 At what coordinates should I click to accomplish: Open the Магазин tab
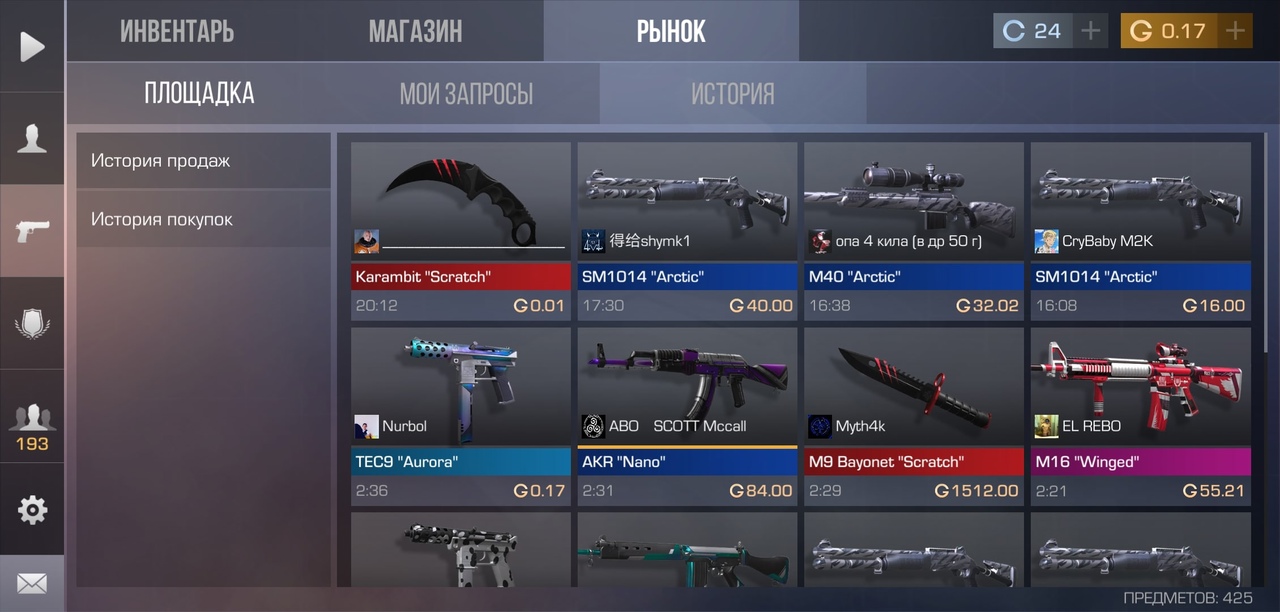pyautogui.click(x=415, y=31)
